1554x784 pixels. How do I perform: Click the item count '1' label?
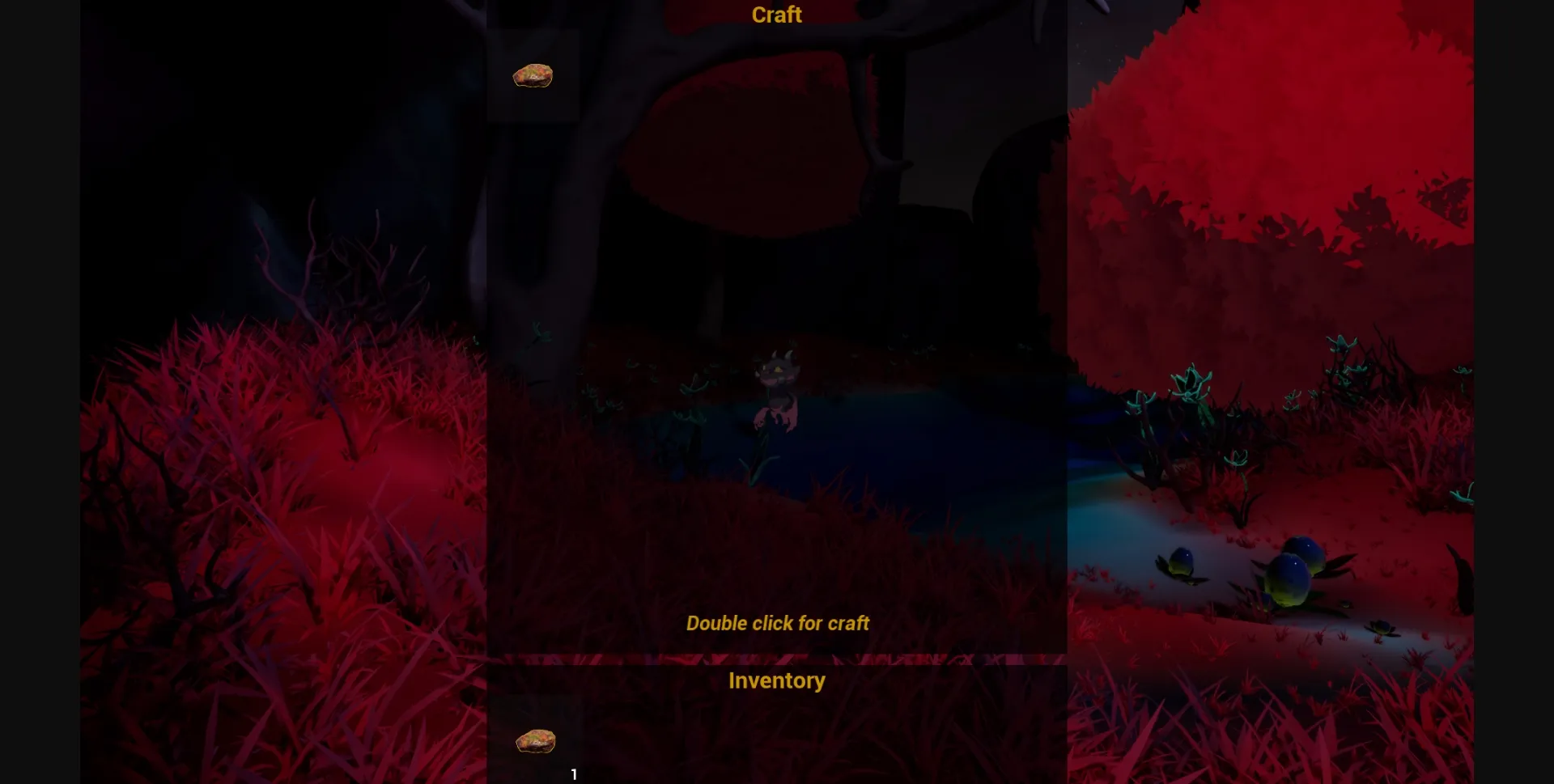tap(574, 773)
